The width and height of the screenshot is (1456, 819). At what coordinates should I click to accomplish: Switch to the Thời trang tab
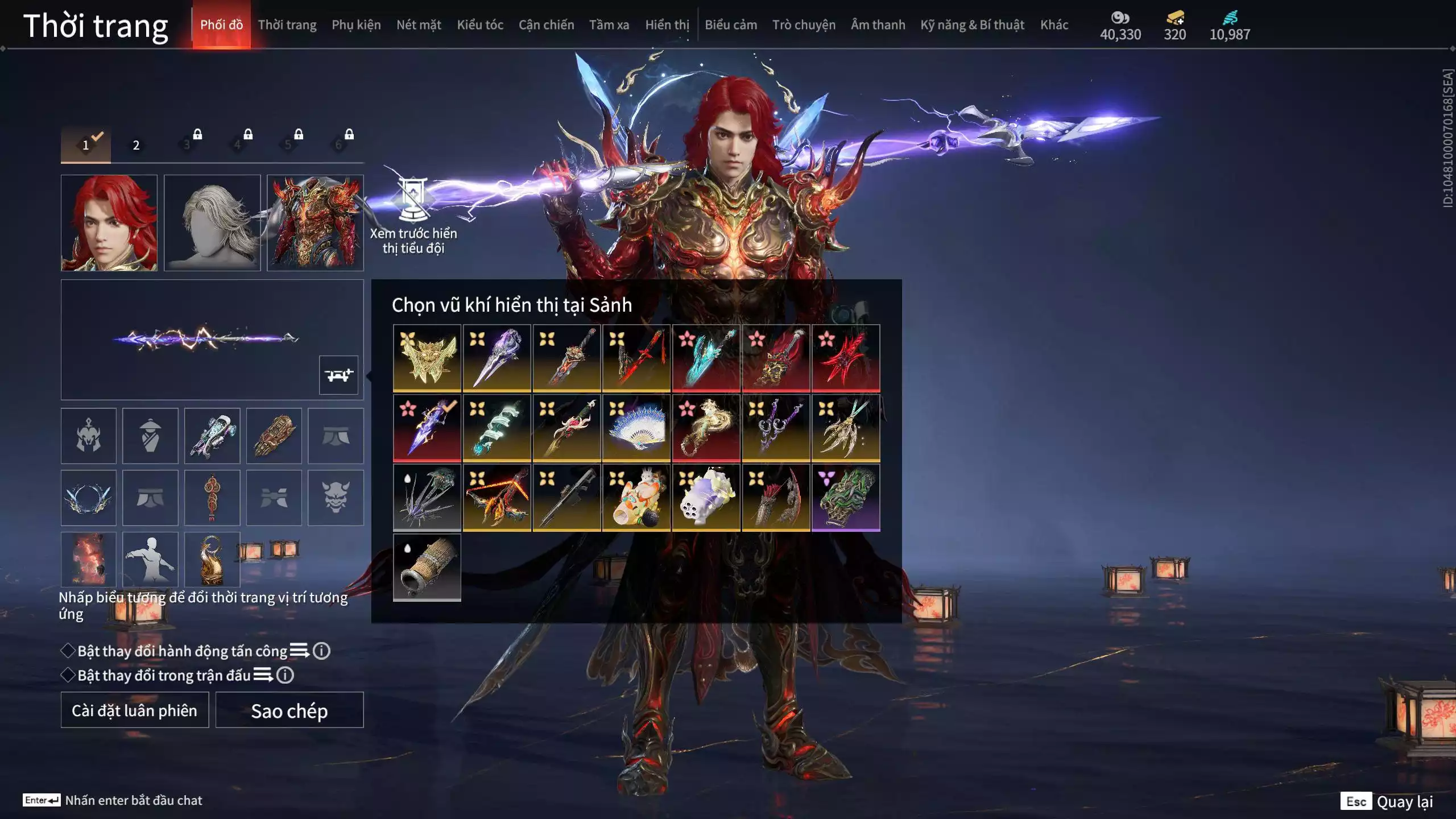(x=287, y=25)
